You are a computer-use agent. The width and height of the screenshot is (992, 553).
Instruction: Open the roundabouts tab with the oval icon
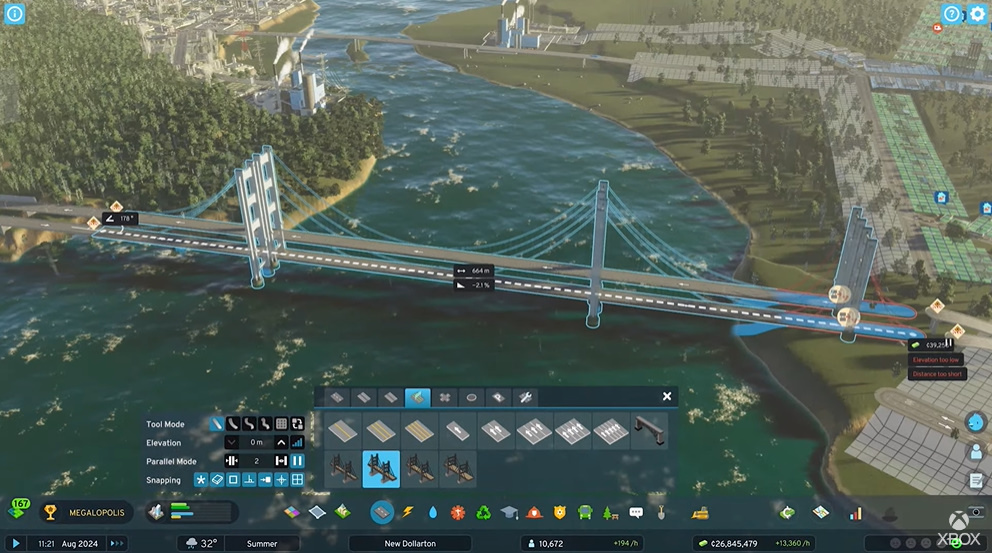point(471,397)
